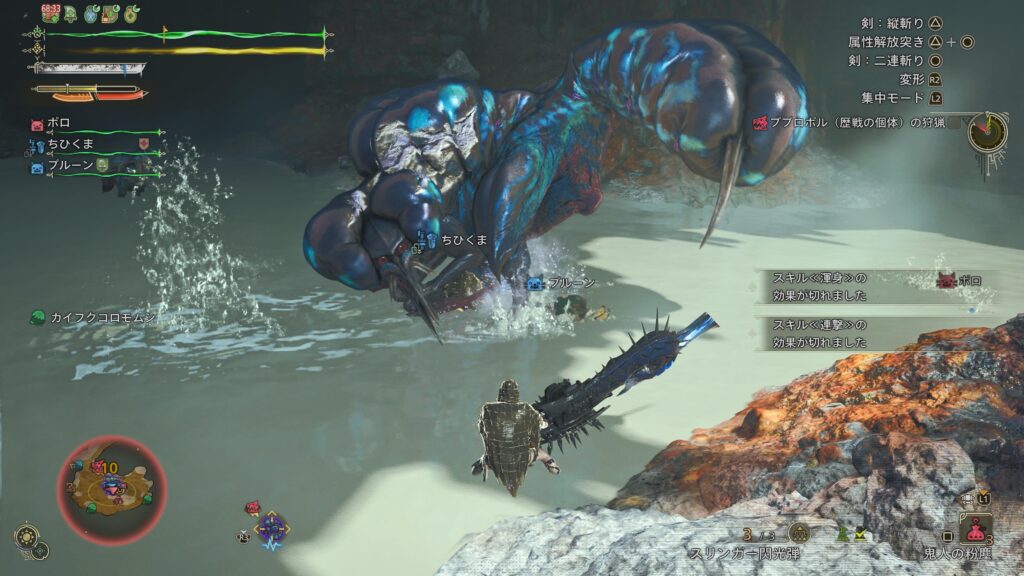
Task: Use the 鬼人の粉塵 item slot
Action: (975, 529)
